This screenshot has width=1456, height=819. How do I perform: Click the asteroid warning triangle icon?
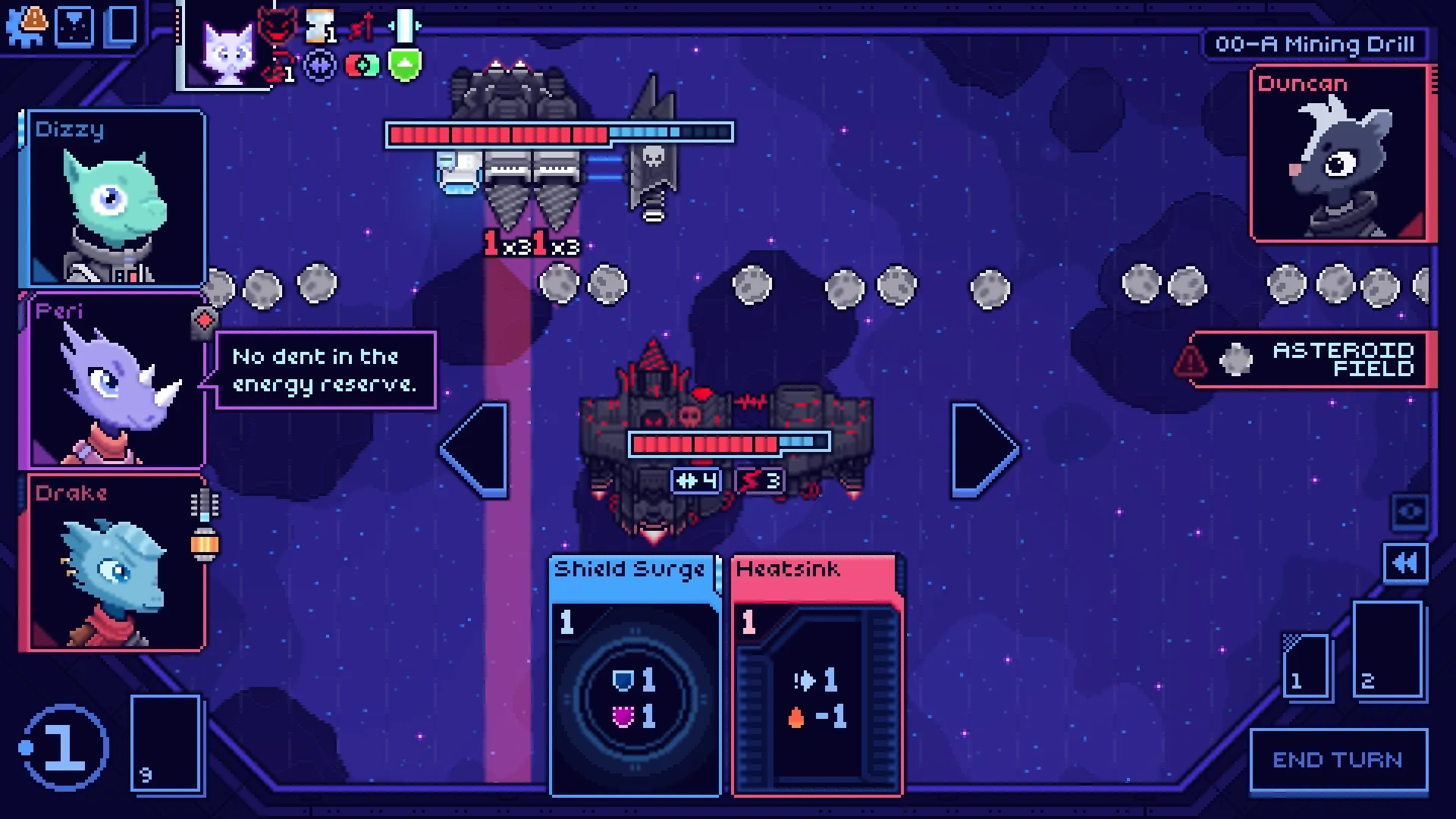point(1188,362)
